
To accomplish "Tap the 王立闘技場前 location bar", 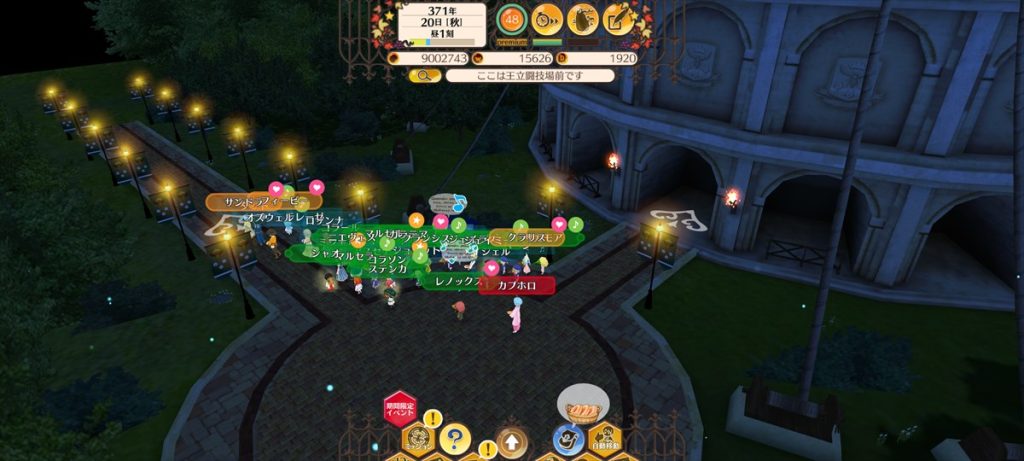I will pos(529,75).
